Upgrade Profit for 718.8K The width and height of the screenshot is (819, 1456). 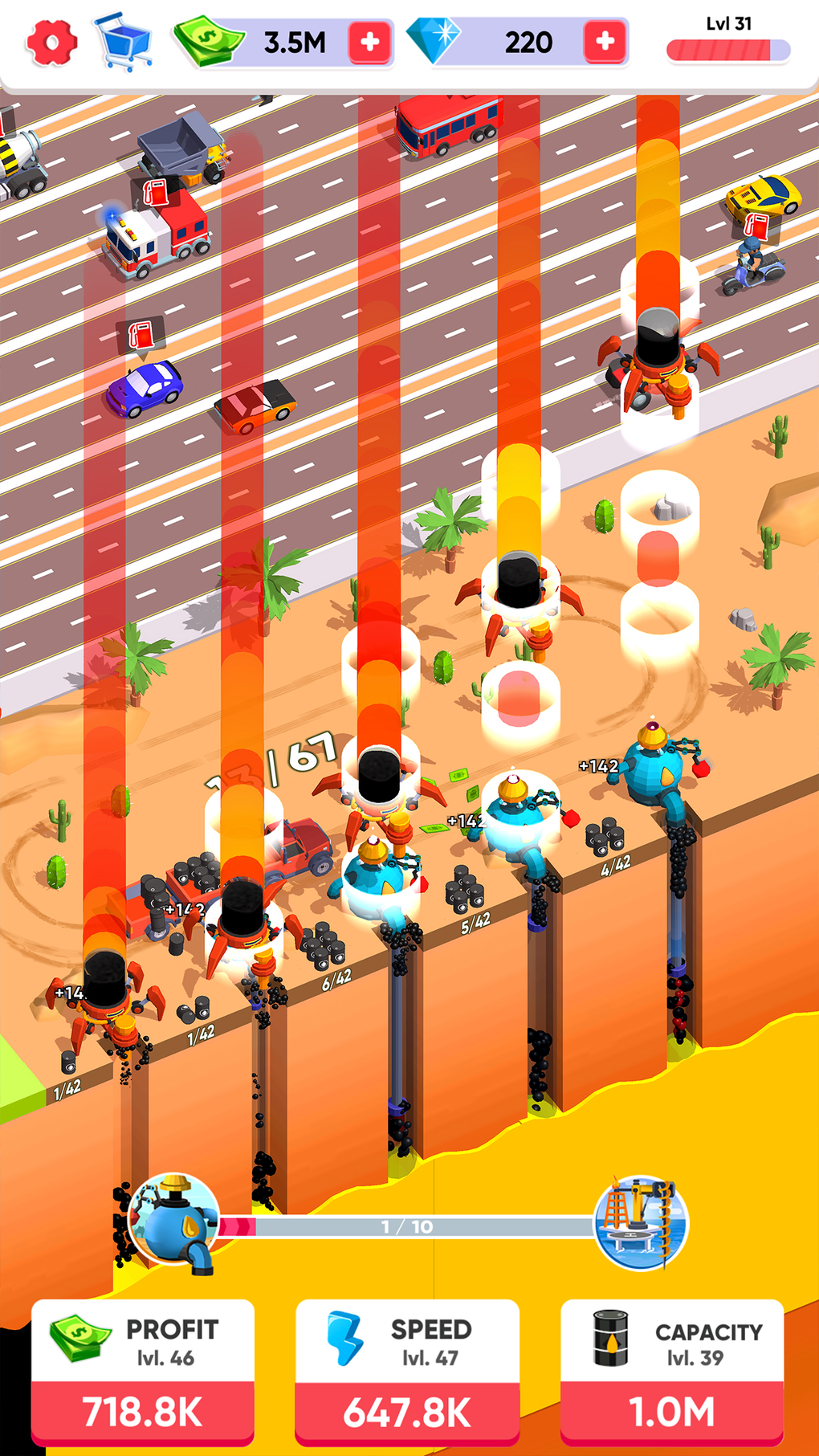point(143,1411)
